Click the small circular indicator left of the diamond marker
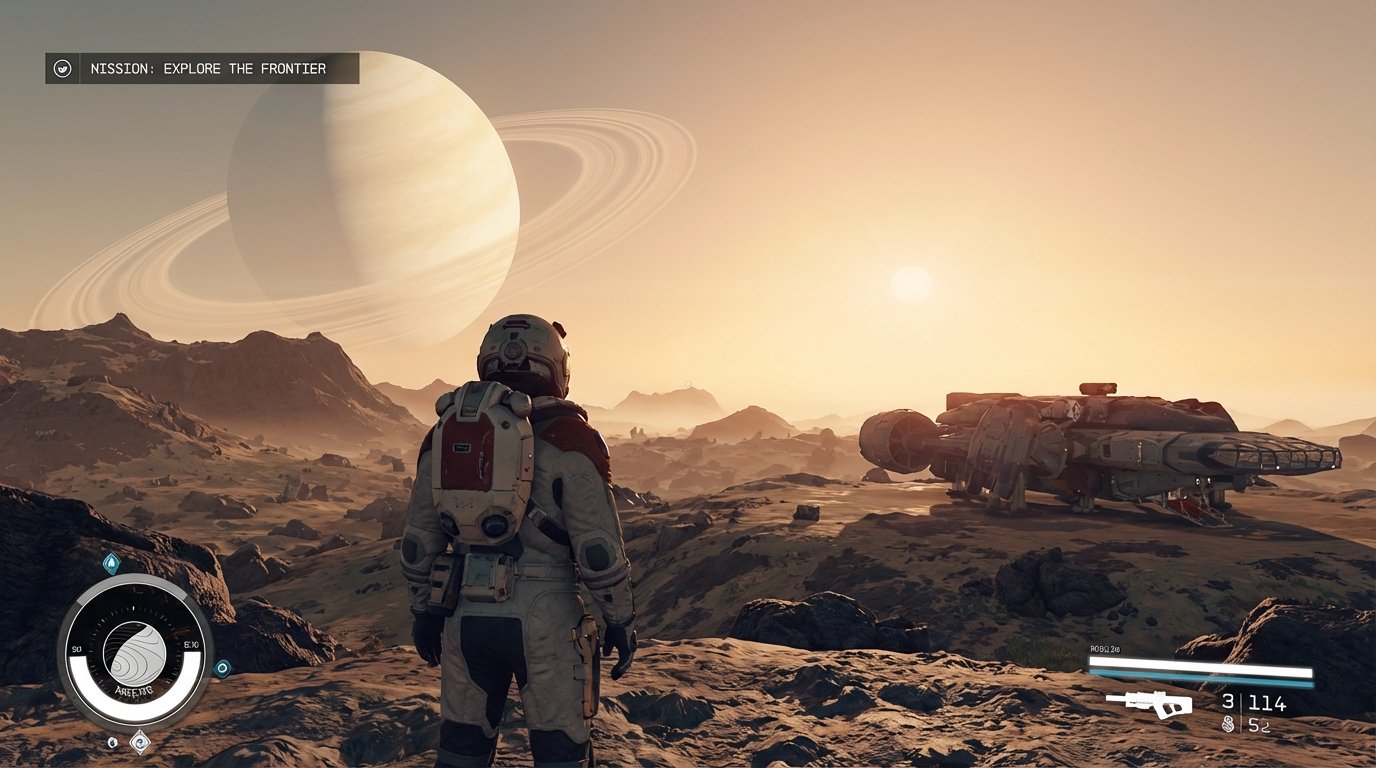The image size is (1376, 768). pos(113,742)
